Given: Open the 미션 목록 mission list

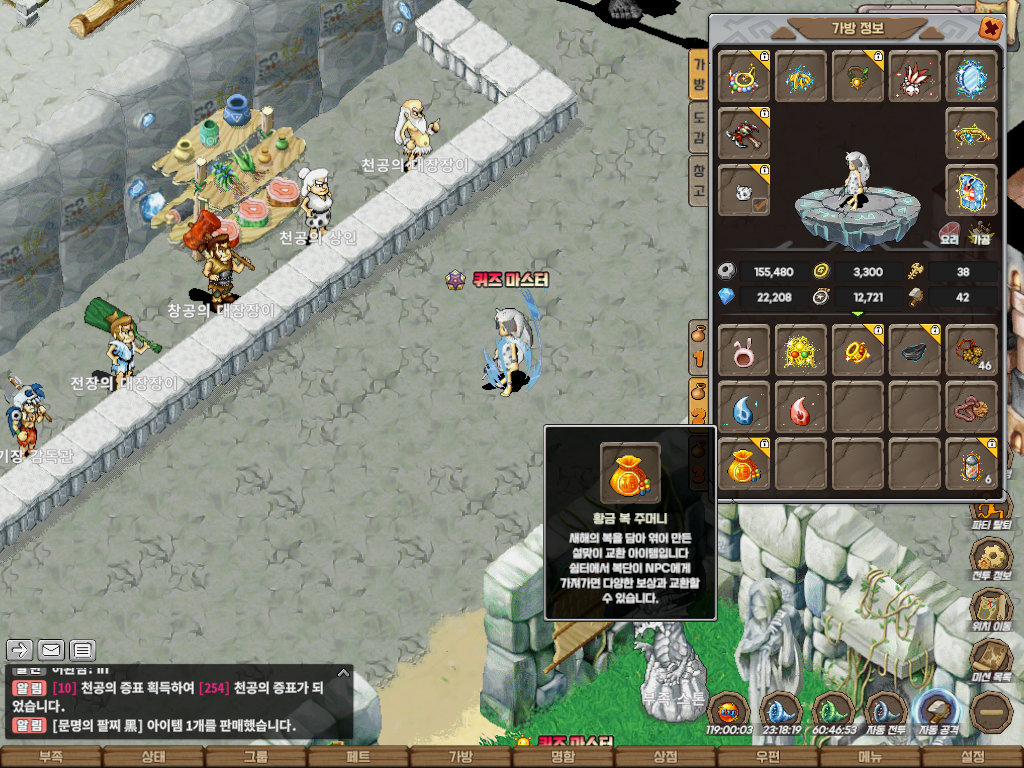Looking at the screenshot, I should (990, 660).
